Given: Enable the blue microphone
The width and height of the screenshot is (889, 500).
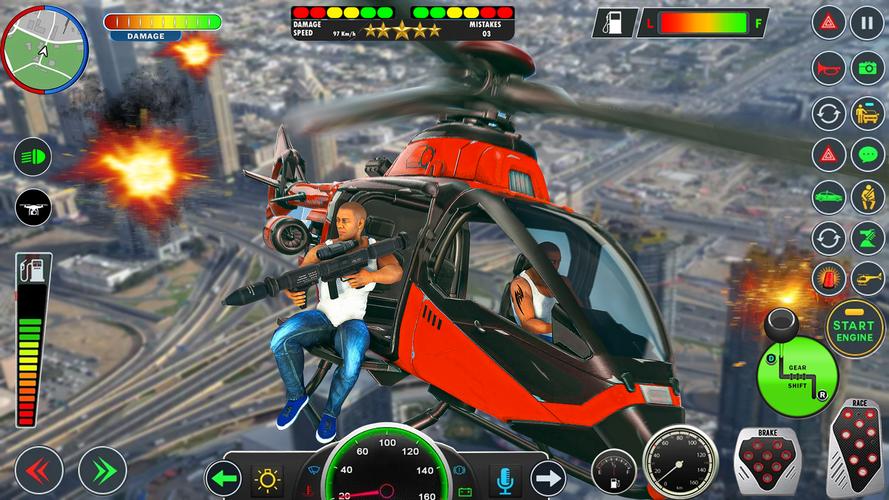Looking at the screenshot, I should coord(505,479).
